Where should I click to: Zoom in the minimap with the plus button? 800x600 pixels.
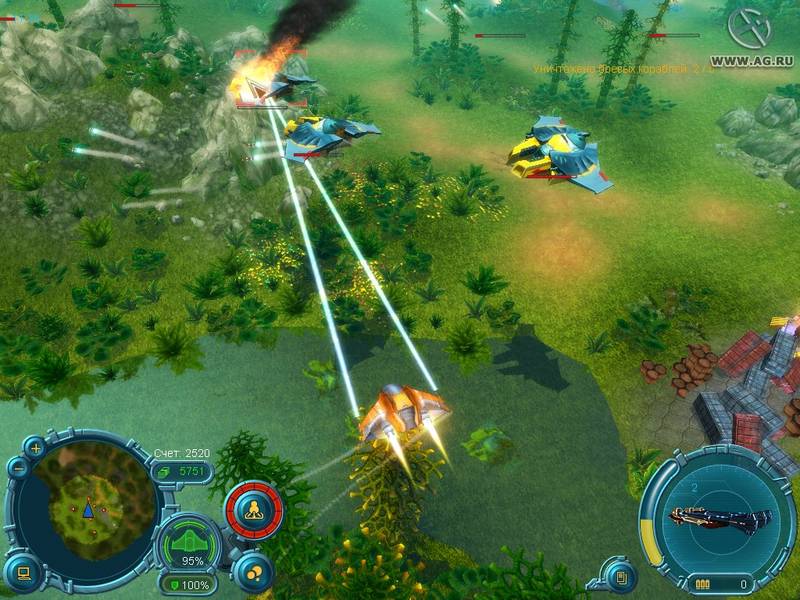[37, 449]
